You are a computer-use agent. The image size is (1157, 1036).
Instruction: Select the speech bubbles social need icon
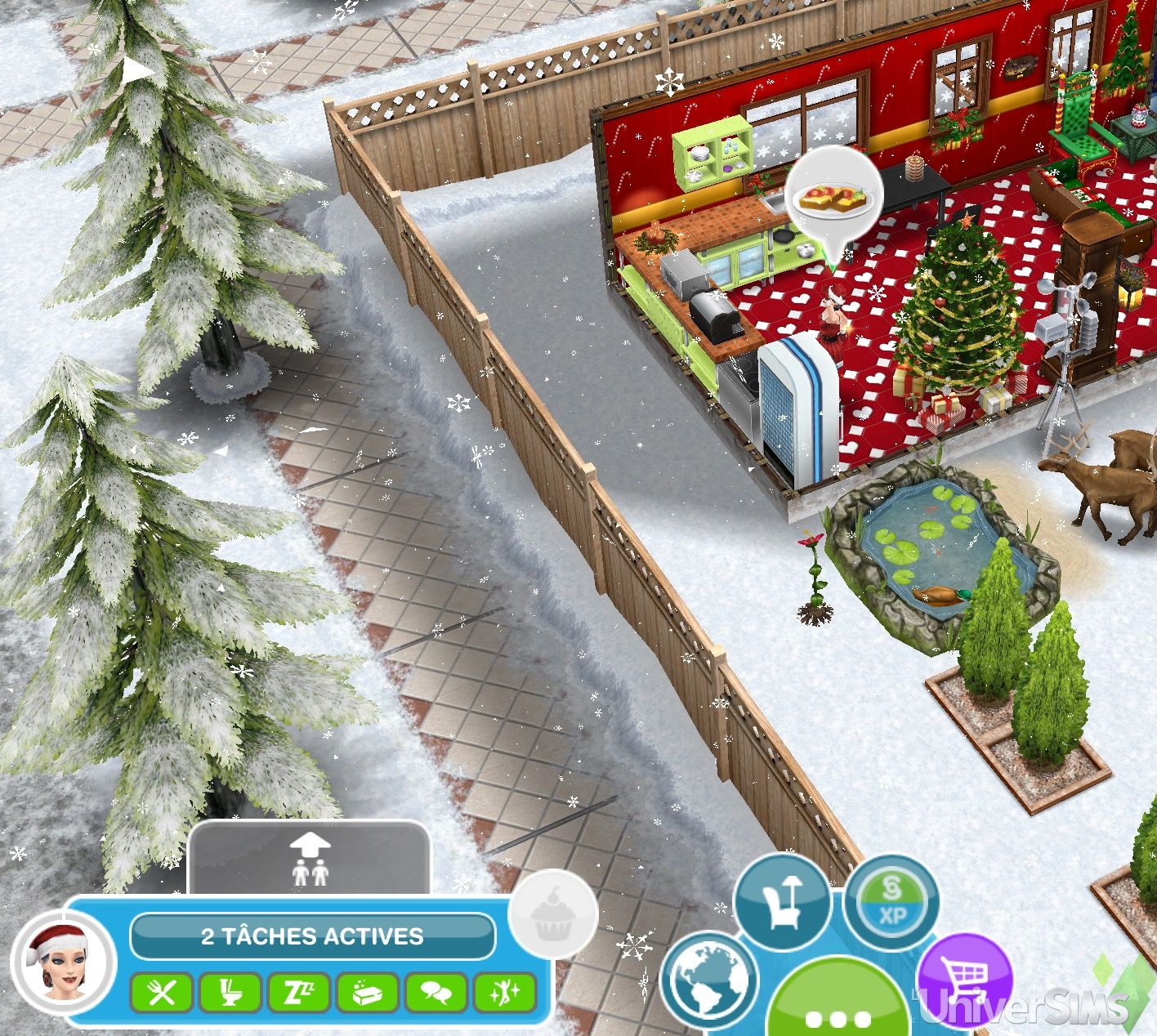click(x=436, y=994)
